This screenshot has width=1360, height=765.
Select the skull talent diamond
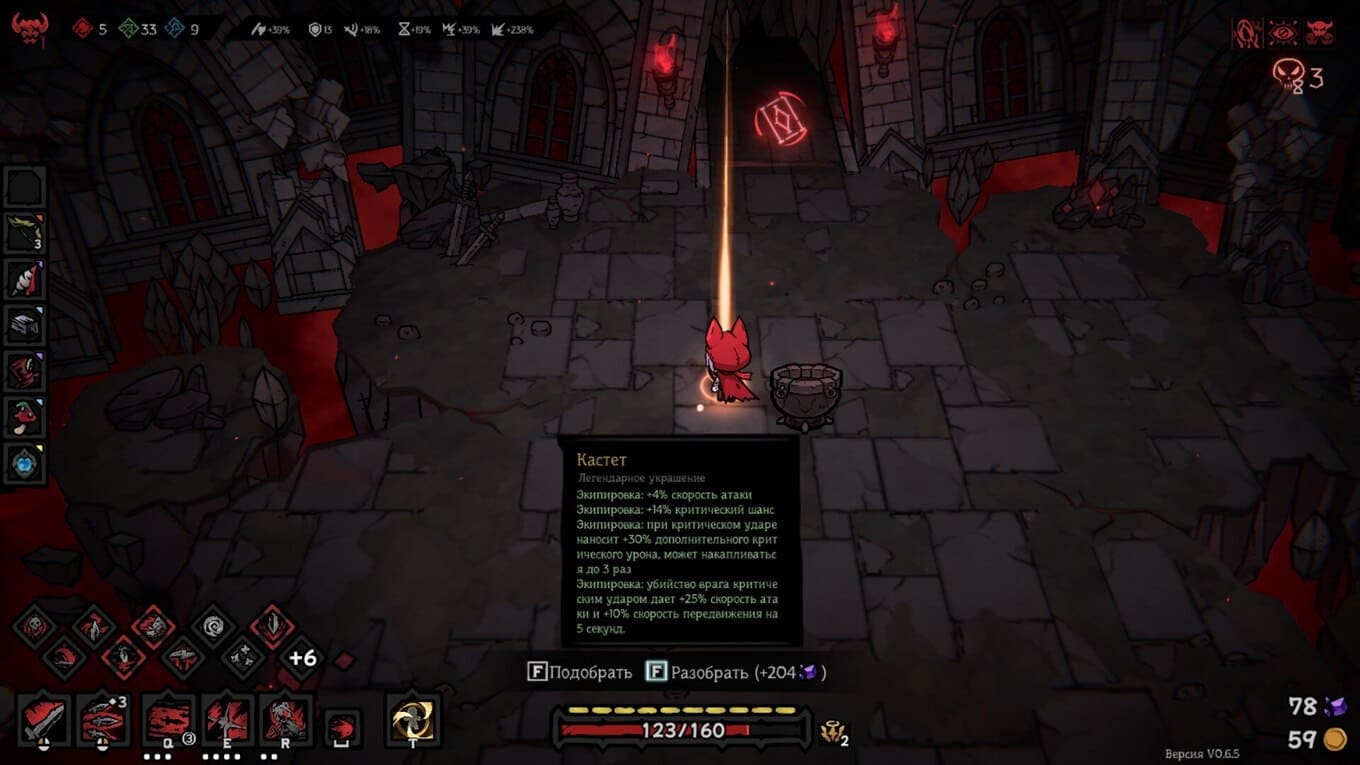(x=36, y=627)
